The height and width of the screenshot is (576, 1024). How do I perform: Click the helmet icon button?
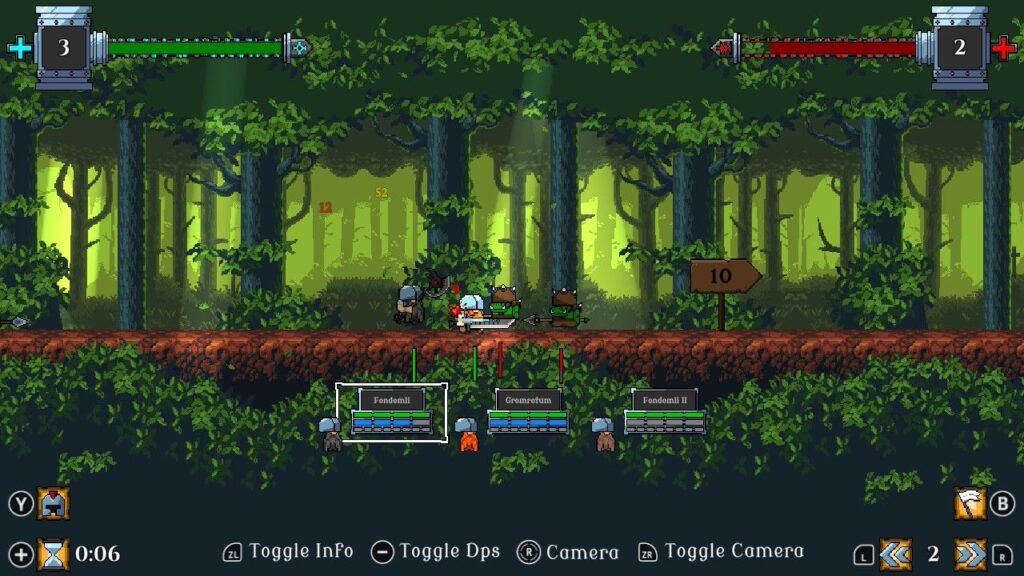click(x=54, y=503)
